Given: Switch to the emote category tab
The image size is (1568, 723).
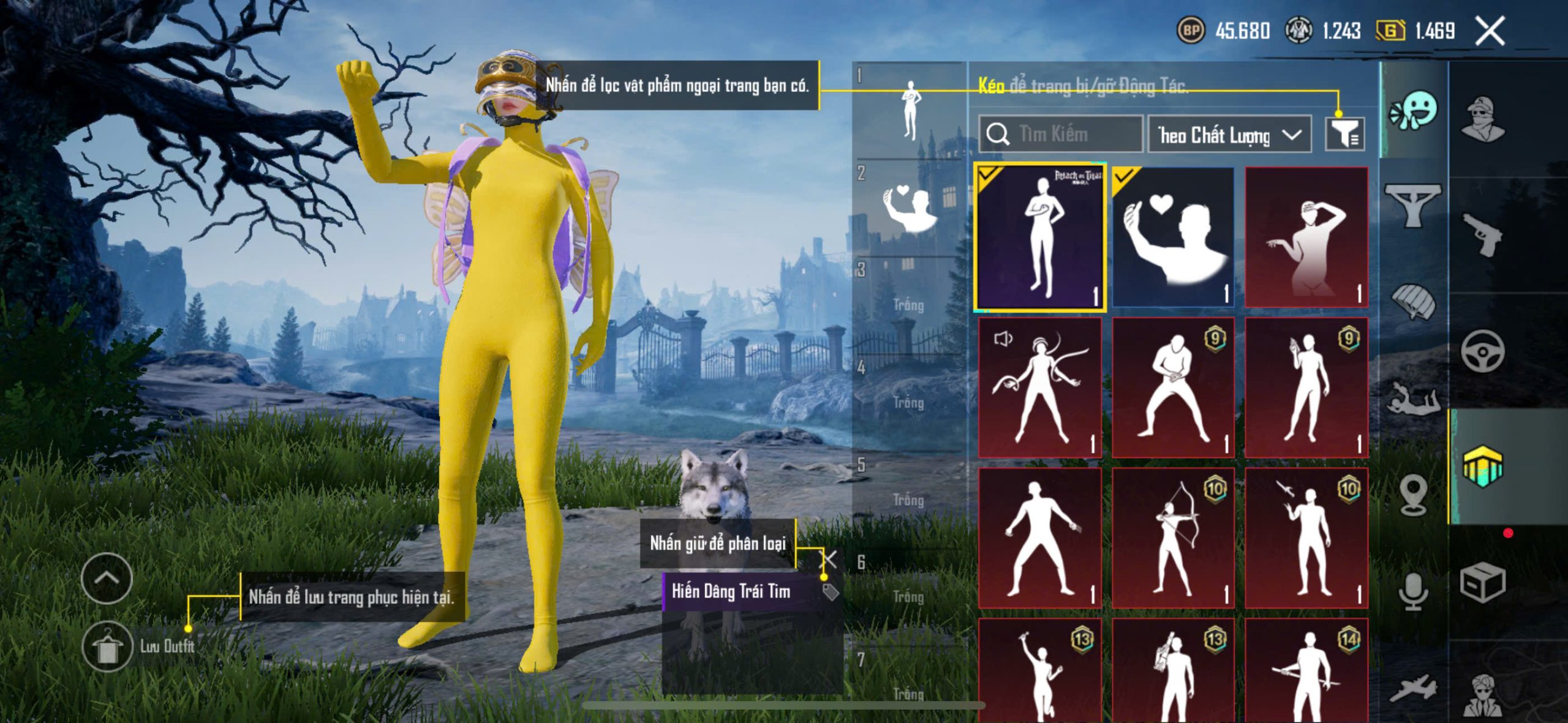Looking at the screenshot, I should click(1414, 111).
